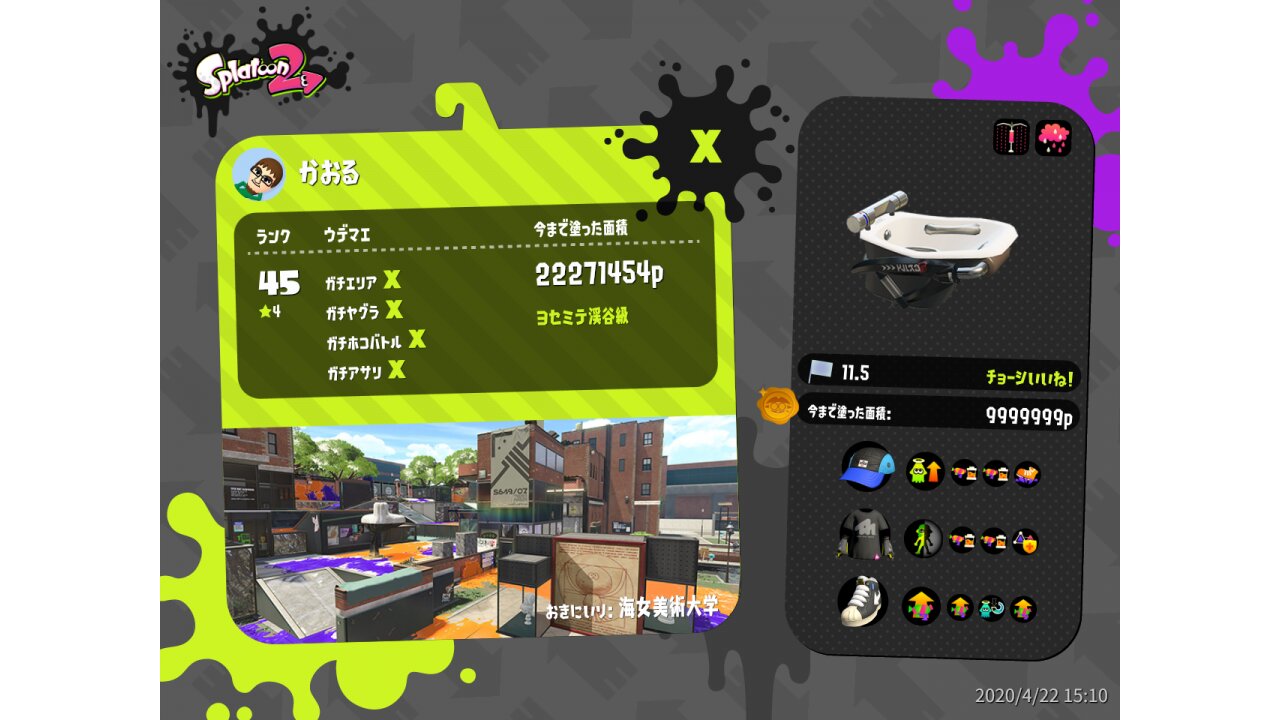Viewport: 1280px width, 720px height.
Task: Click the Sprinkler sub weapon icon
Action: coord(1011,138)
